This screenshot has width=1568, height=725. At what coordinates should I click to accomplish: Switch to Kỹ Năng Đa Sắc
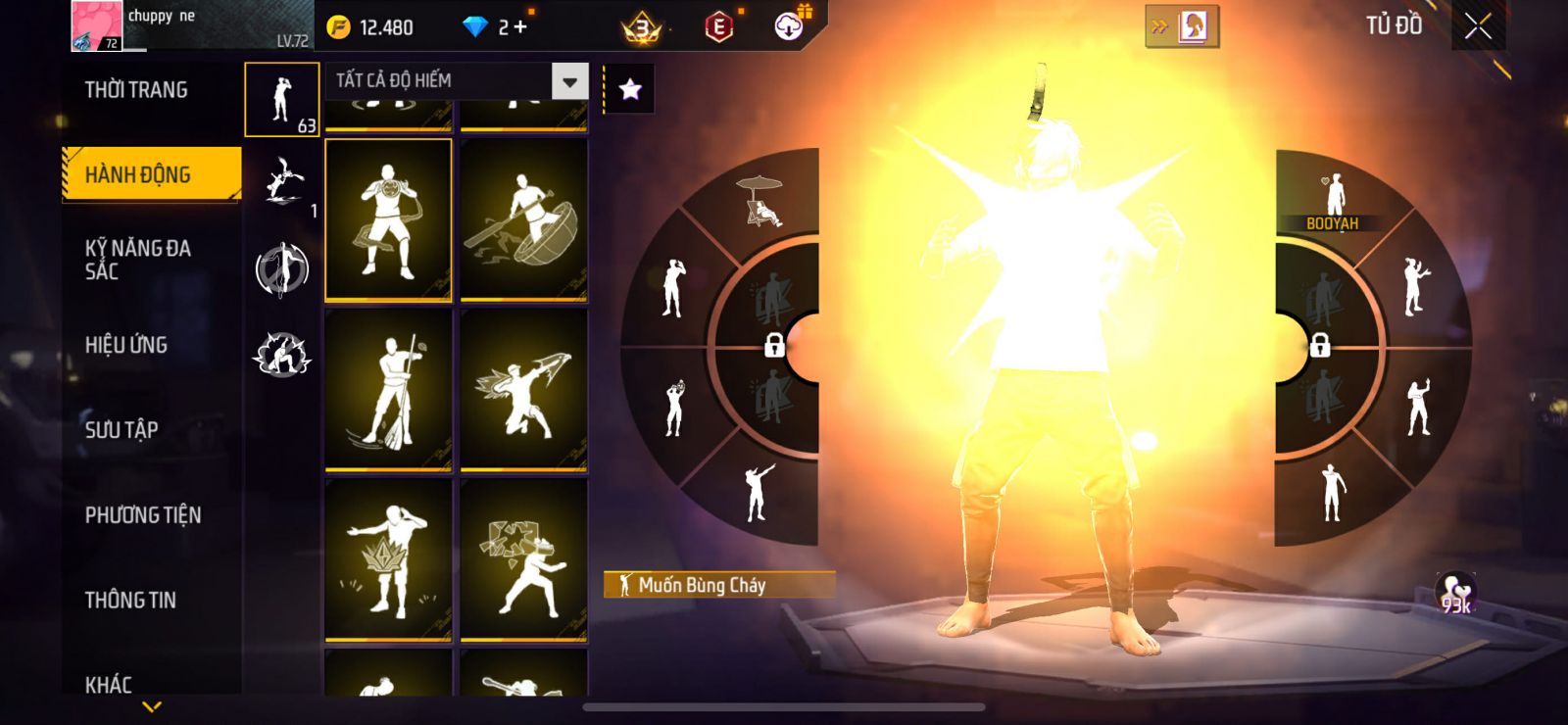pyautogui.click(x=138, y=260)
